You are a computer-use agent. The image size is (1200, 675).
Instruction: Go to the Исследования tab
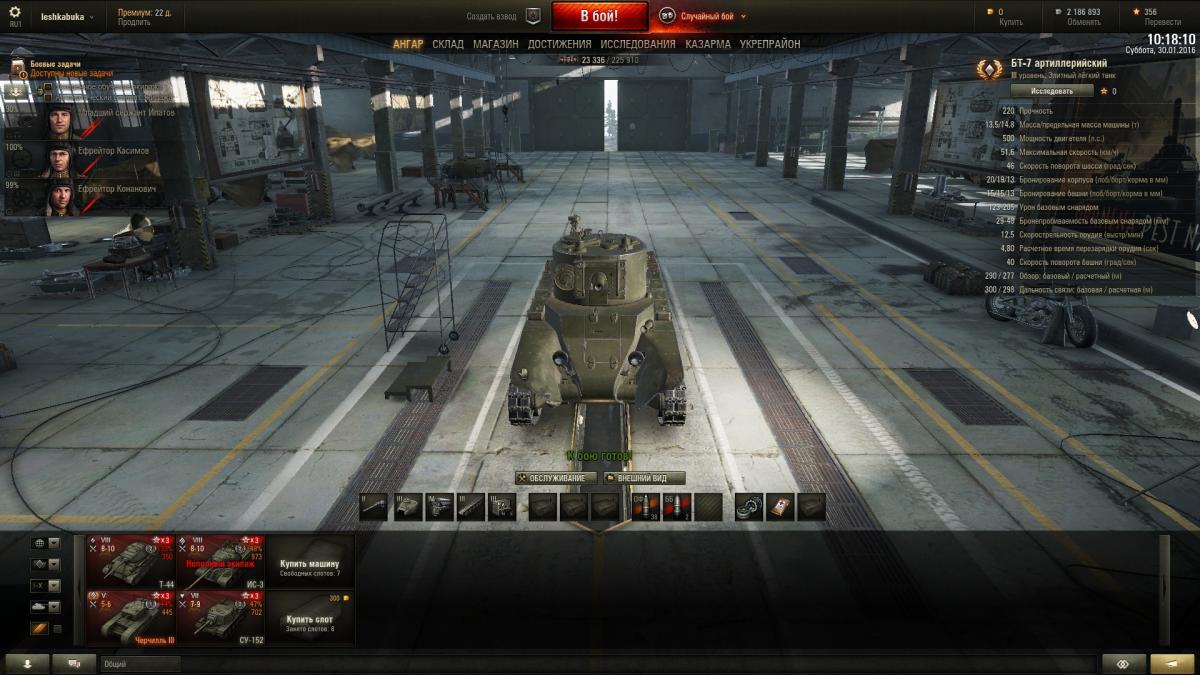pos(637,44)
